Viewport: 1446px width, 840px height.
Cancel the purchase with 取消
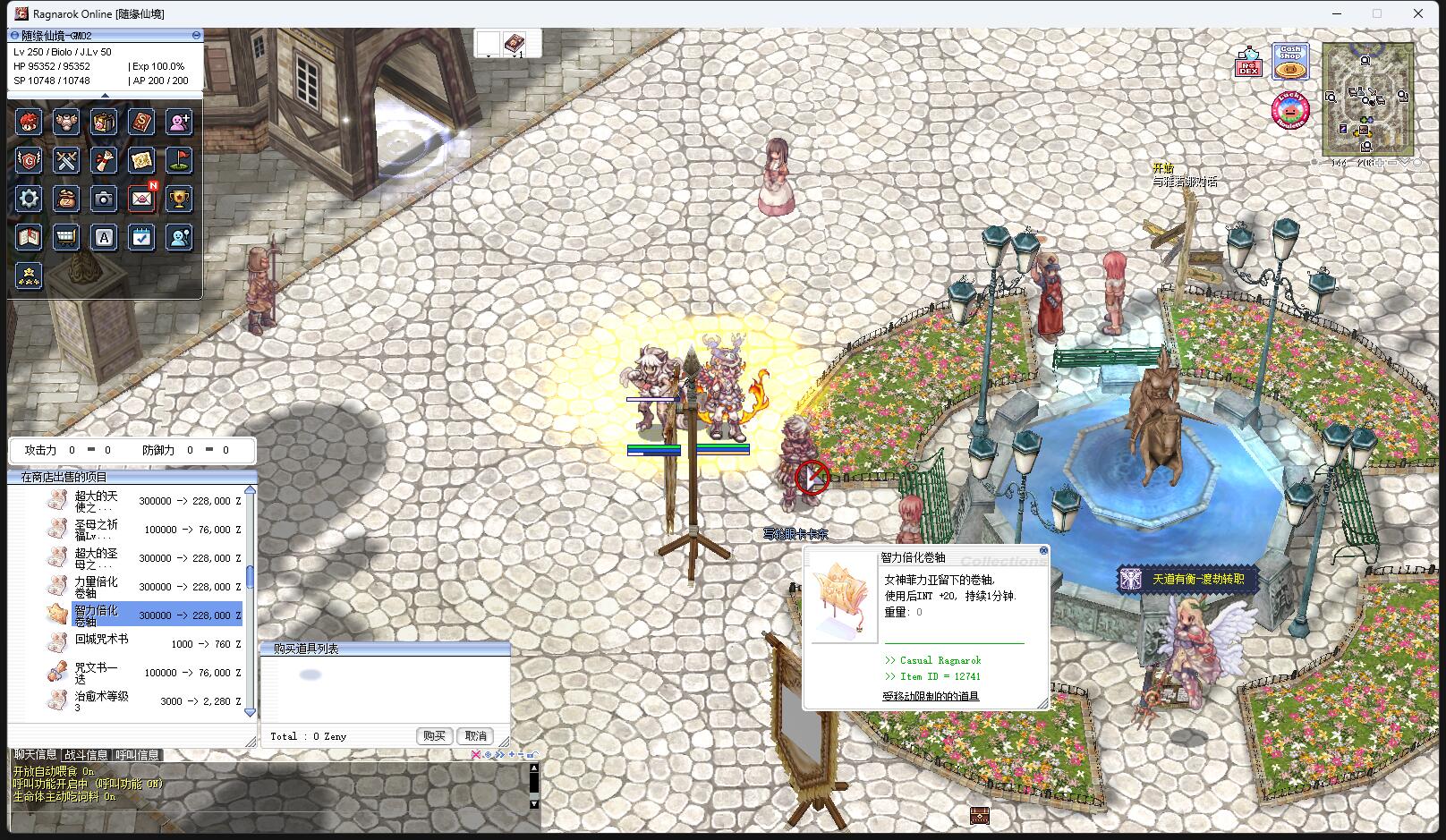coord(475,736)
